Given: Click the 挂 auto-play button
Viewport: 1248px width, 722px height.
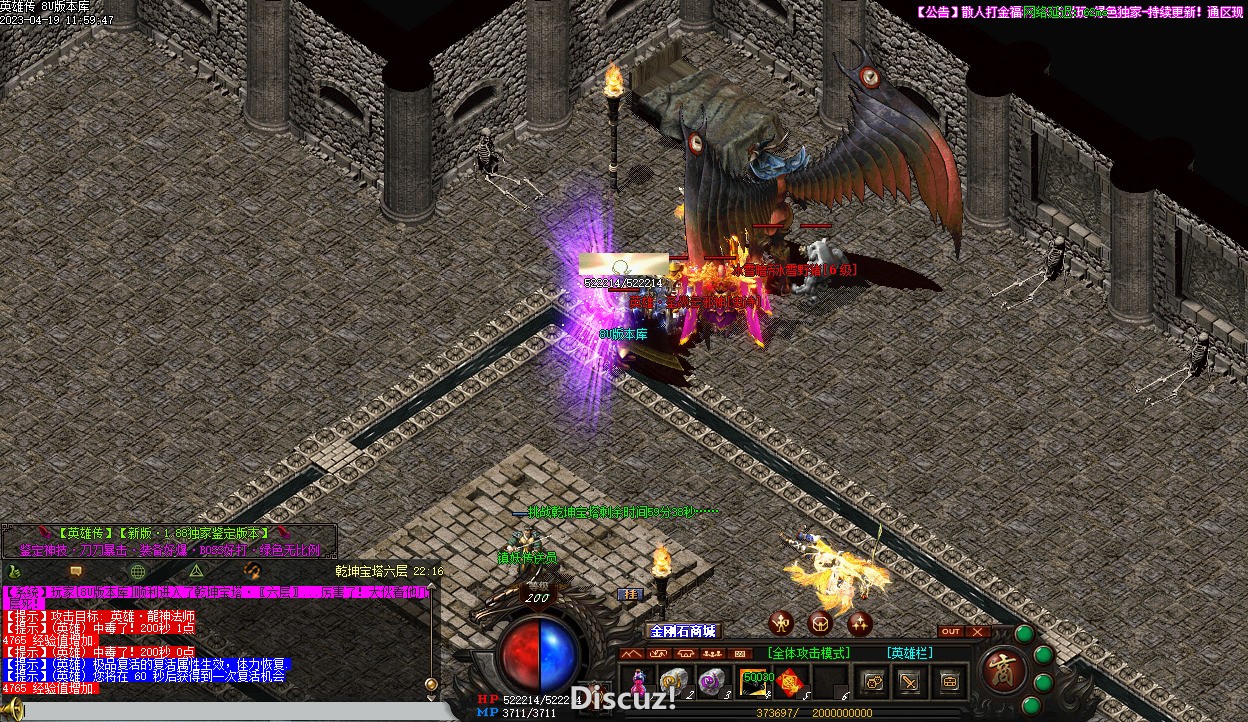Looking at the screenshot, I should click(630, 593).
